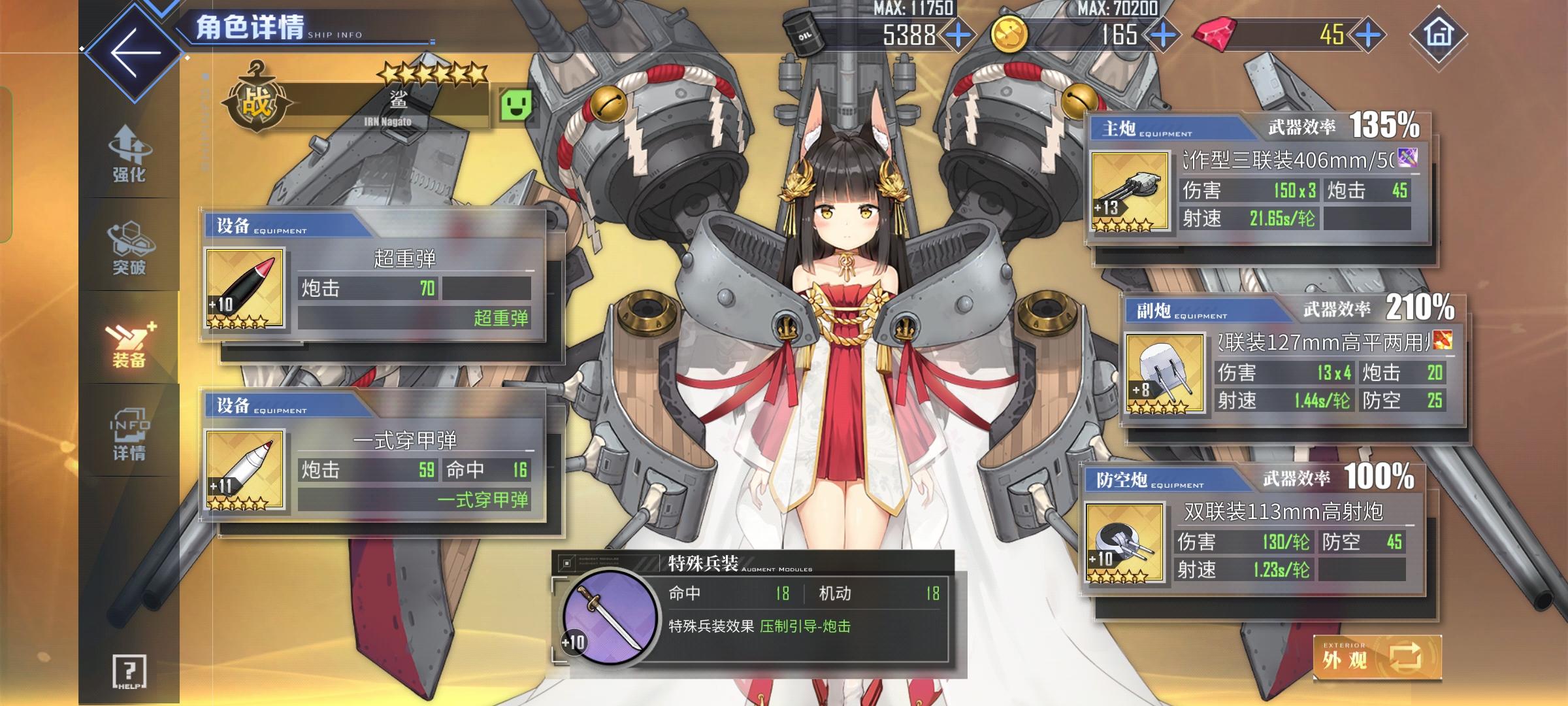
Task: Open the help question mark
Action: [129, 671]
